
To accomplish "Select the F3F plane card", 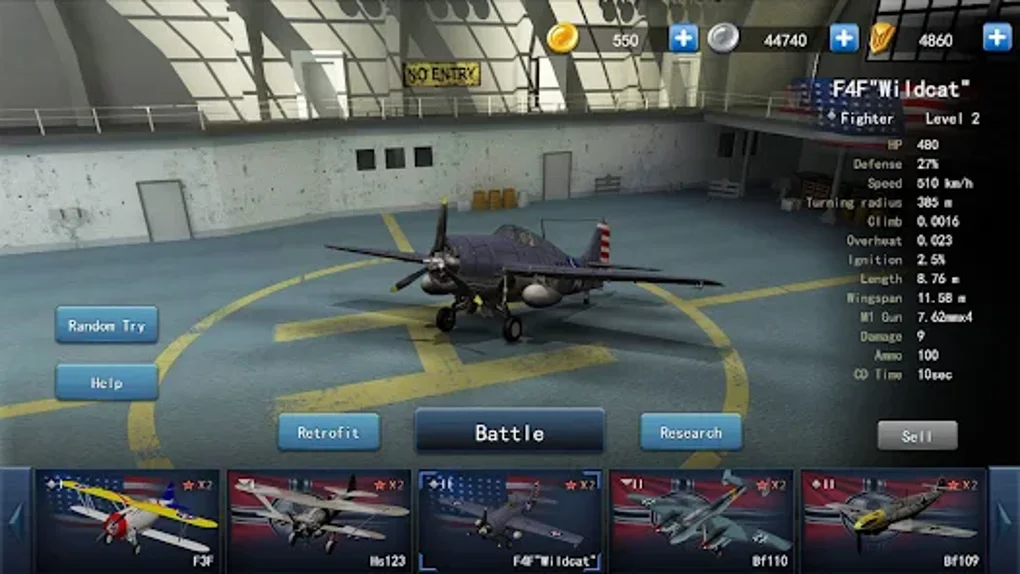I will coord(128,520).
